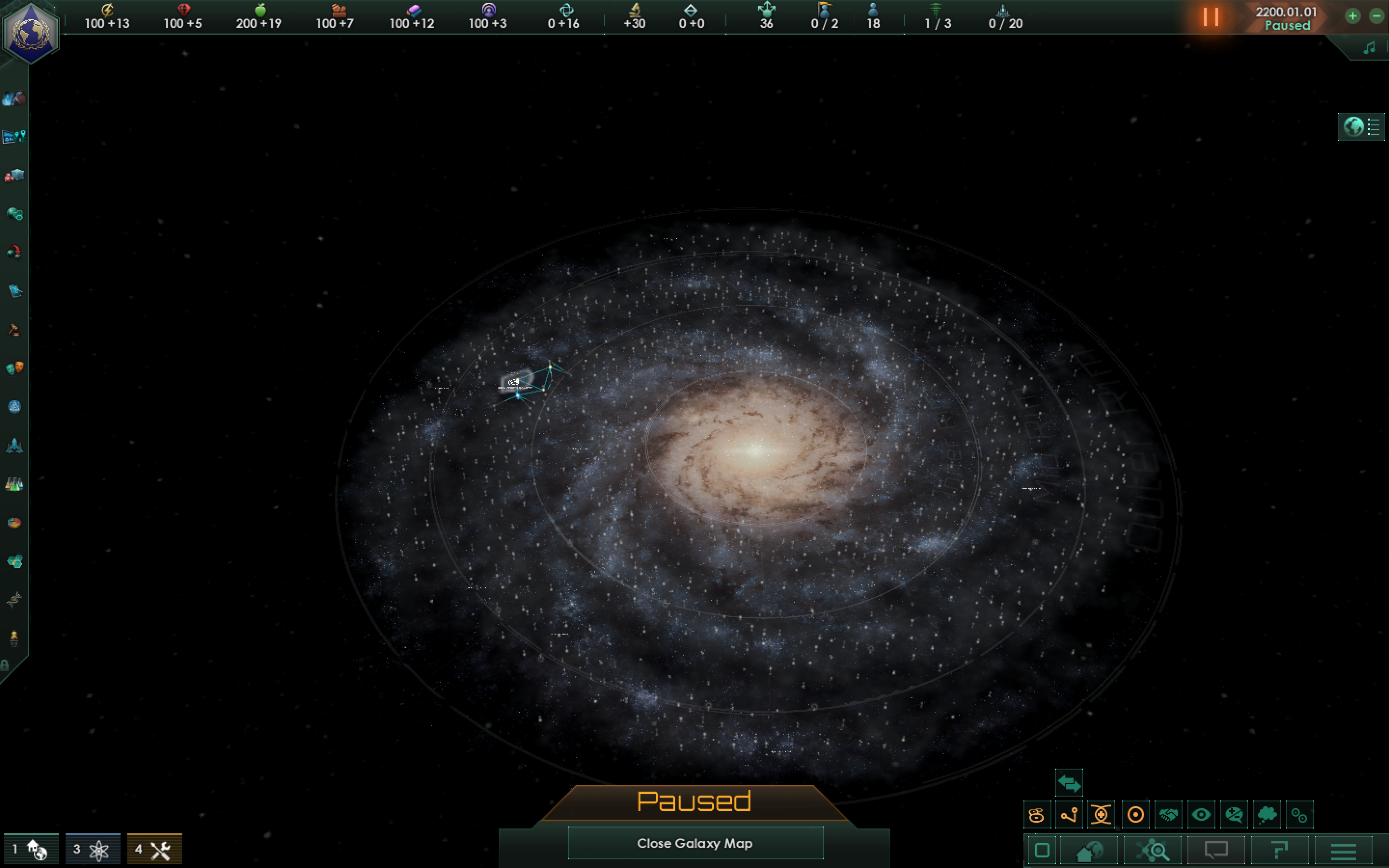Enable the opinion map mode eye icon
The image size is (1389, 868).
coord(1201,814)
